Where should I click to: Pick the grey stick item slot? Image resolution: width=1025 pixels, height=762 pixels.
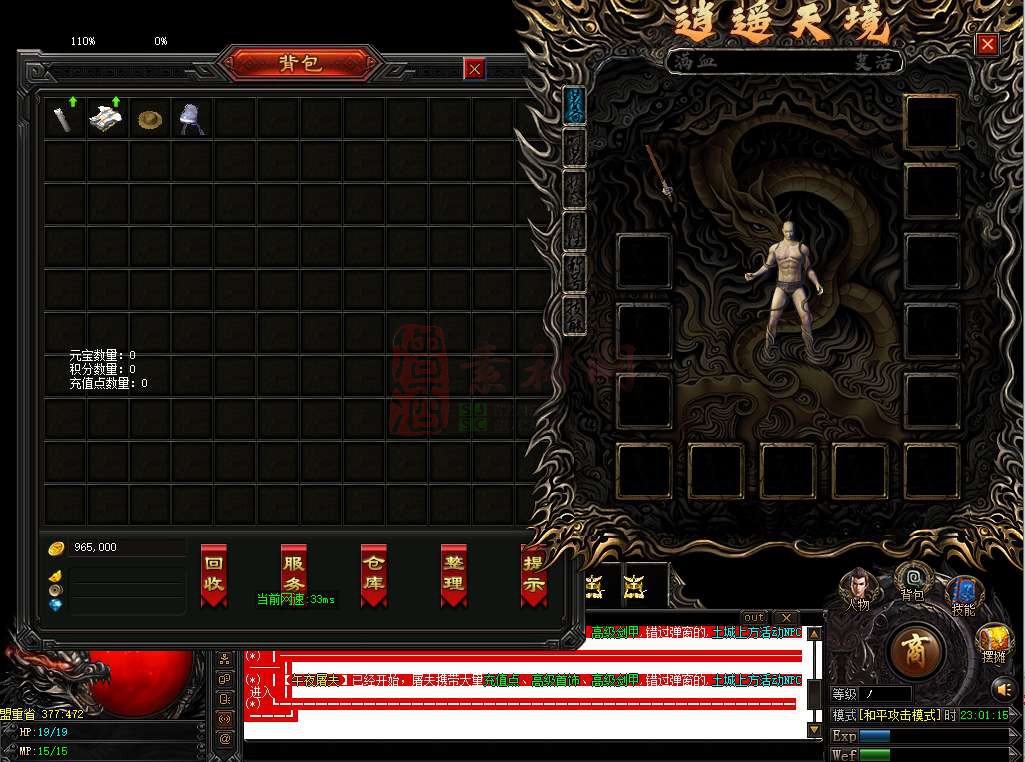coord(64,119)
